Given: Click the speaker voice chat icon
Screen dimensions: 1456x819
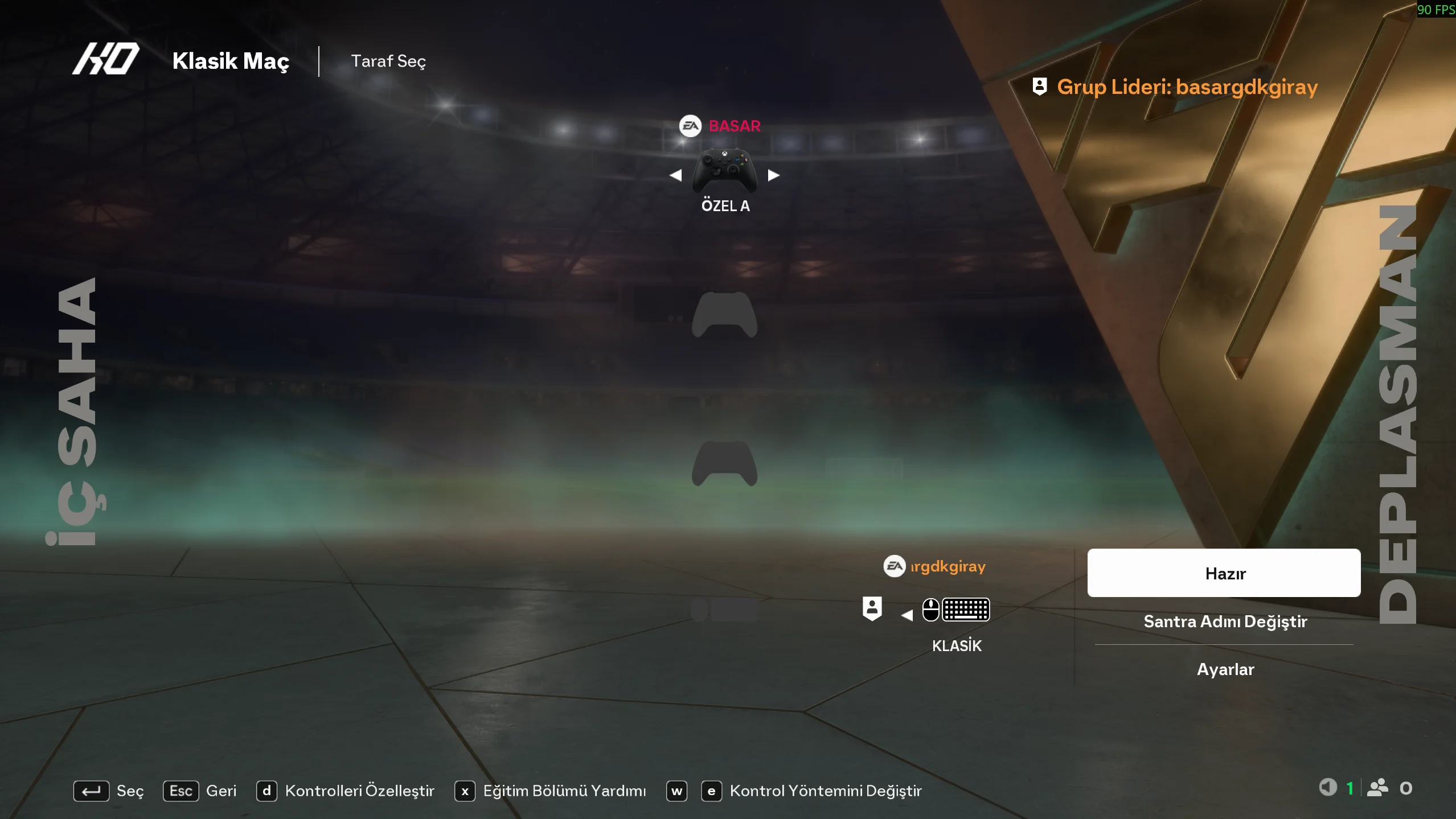Looking at the screenshot, I should [1328, 788].
